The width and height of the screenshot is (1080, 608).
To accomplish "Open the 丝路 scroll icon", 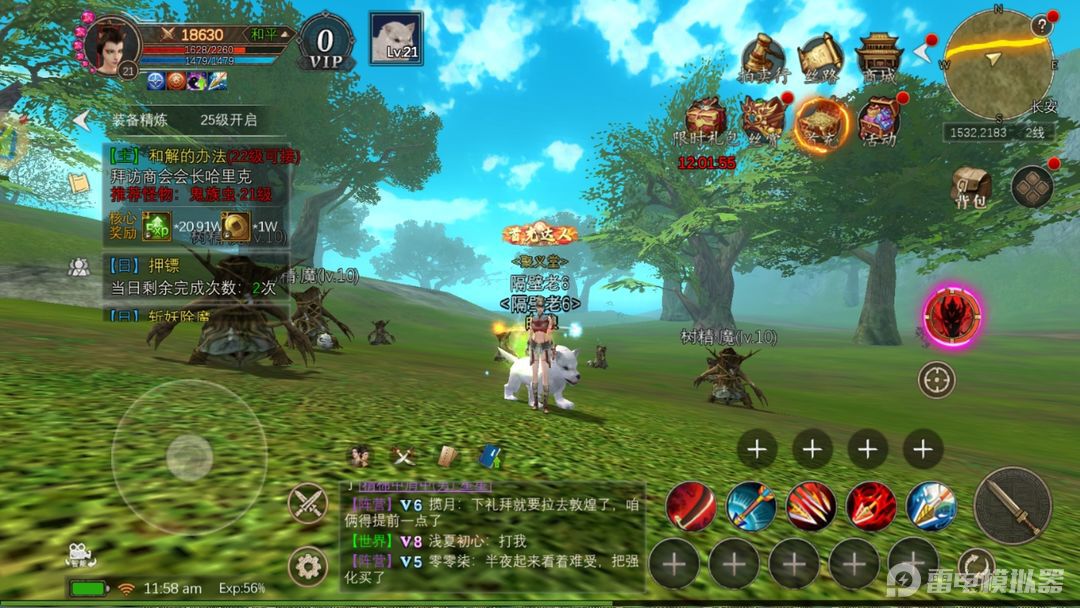I will click(821, 58).
